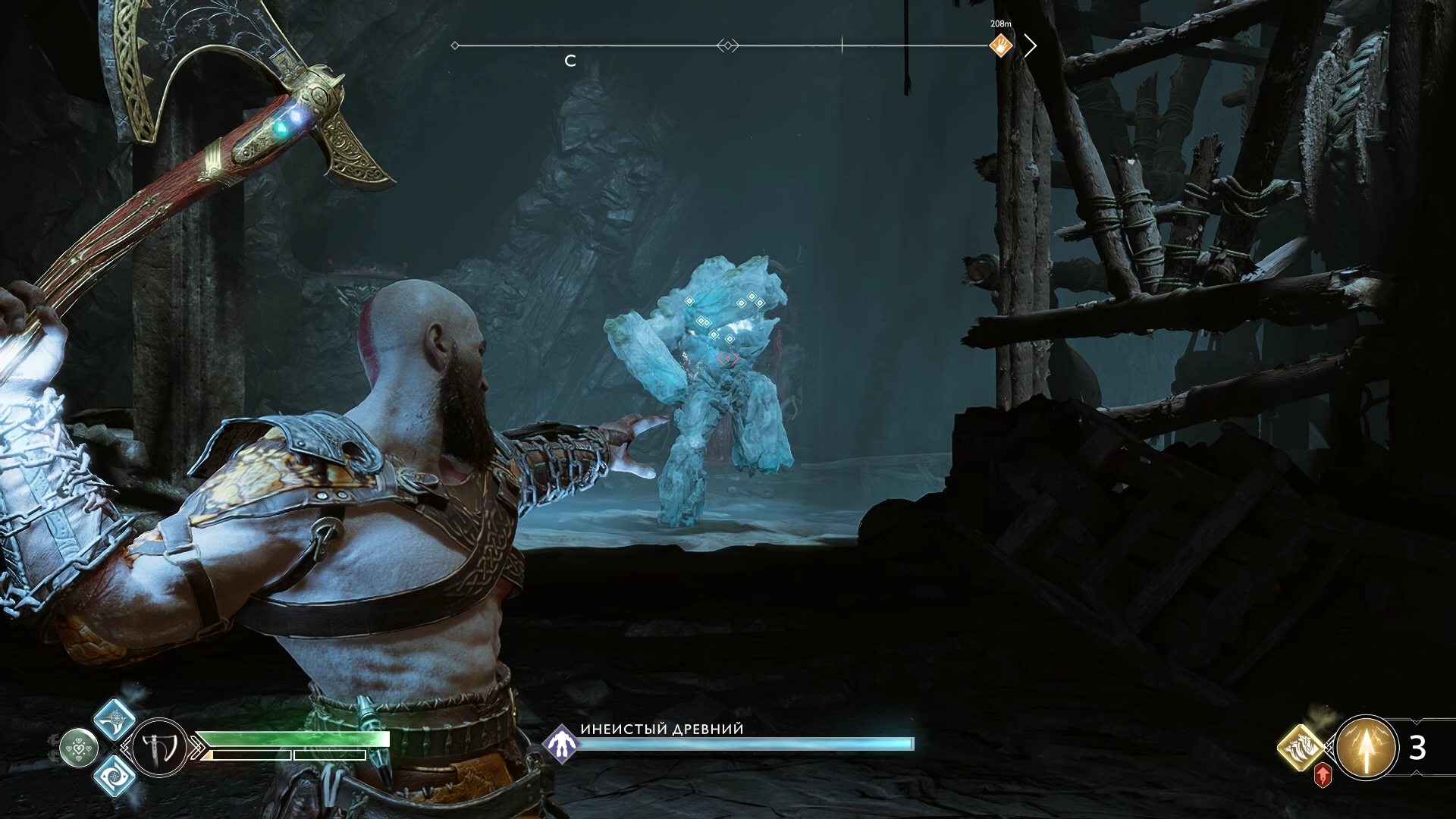Select the Leviathan Axe weapon icon
This screenshot has height=819, width=1456.
click(160, 748)
